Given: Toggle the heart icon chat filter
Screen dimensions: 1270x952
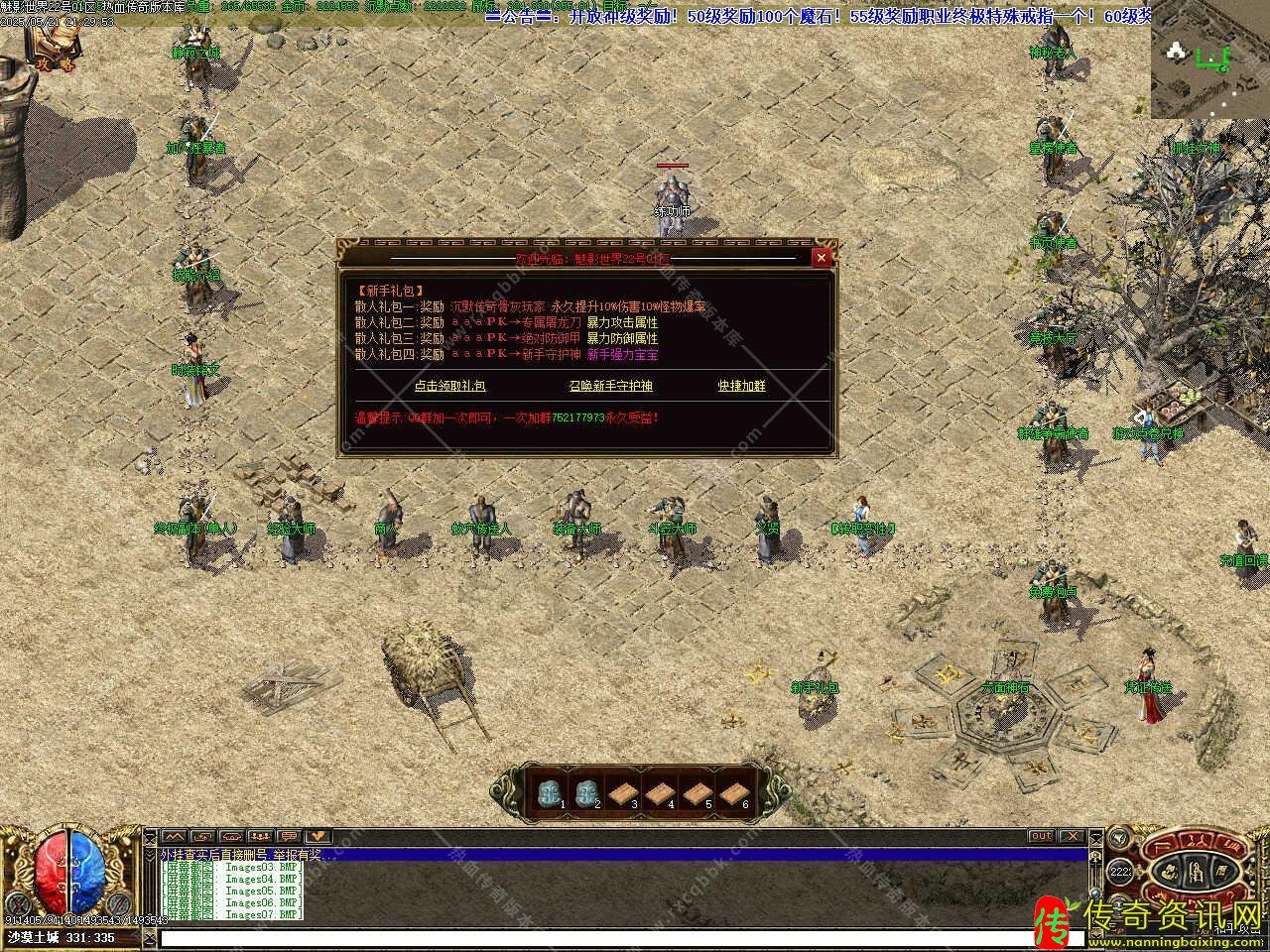Looking at the screenshot, I should pyautogui.click(x=317, y=836).
